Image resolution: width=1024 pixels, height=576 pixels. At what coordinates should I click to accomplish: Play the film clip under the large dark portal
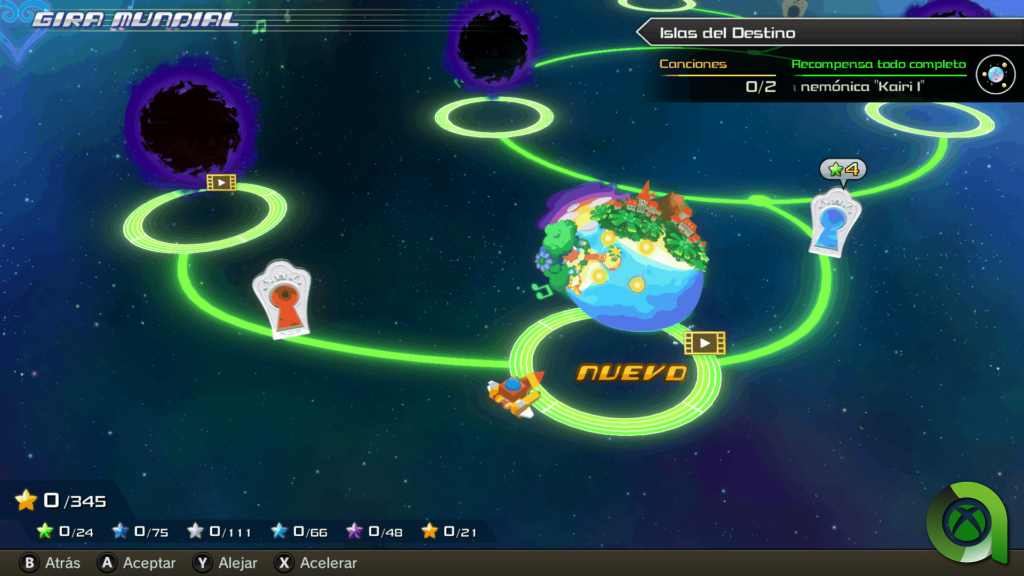click(x=221, y=182)
